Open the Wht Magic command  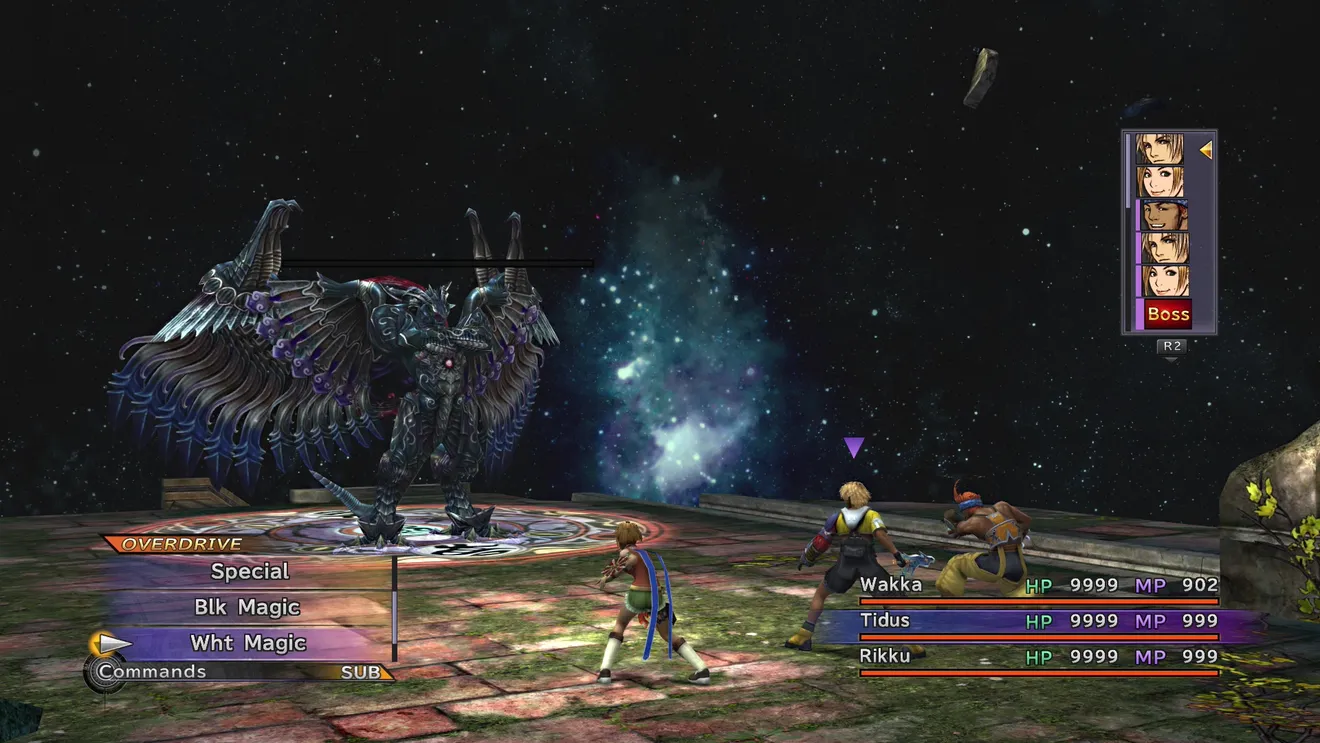(248, 643)
